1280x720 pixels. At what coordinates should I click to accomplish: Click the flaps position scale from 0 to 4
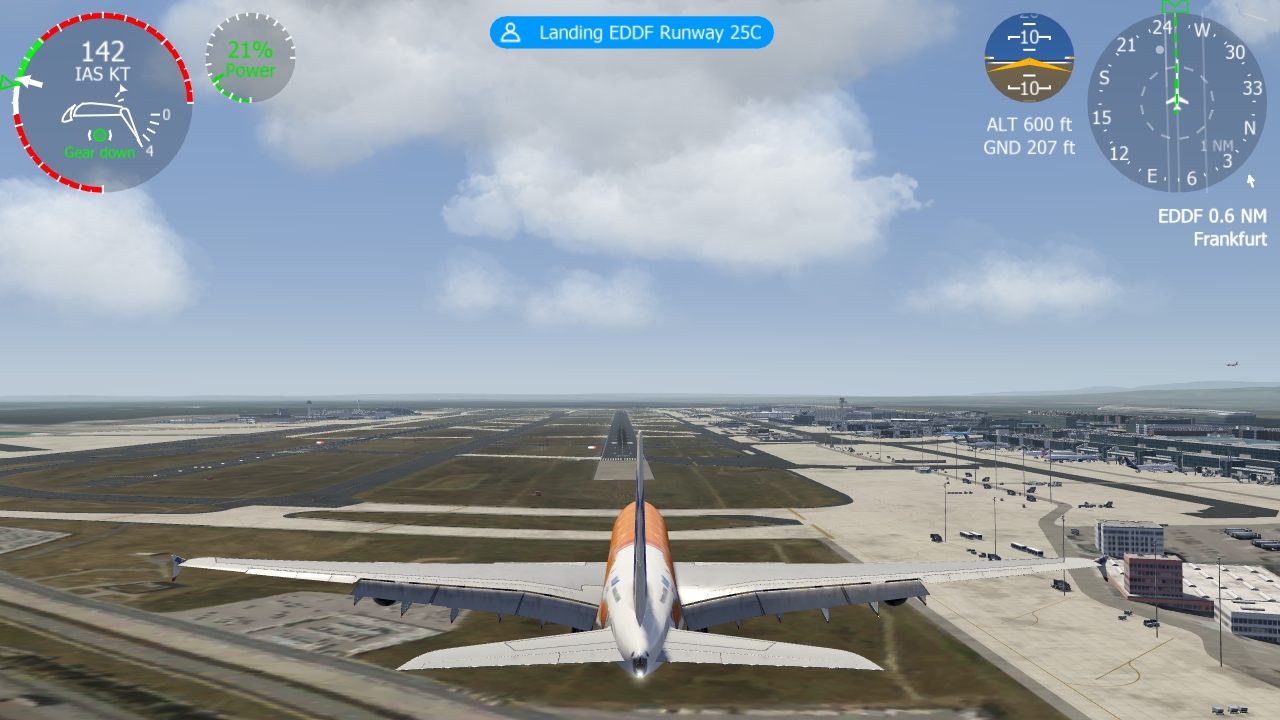pyautogui.click(x=152, y=128)
